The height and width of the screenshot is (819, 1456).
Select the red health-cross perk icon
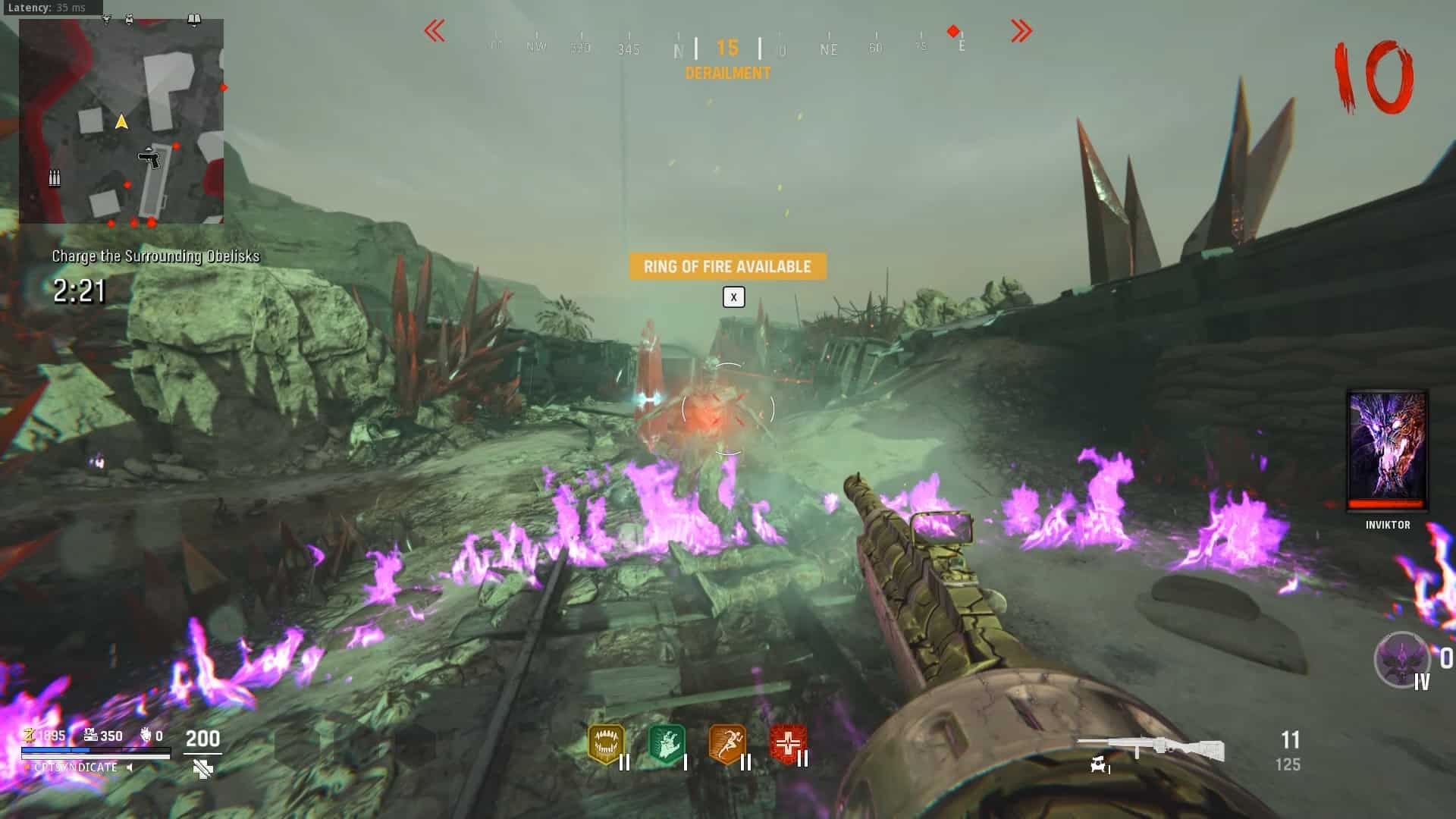pyautogui.click(x=787, y=744)
